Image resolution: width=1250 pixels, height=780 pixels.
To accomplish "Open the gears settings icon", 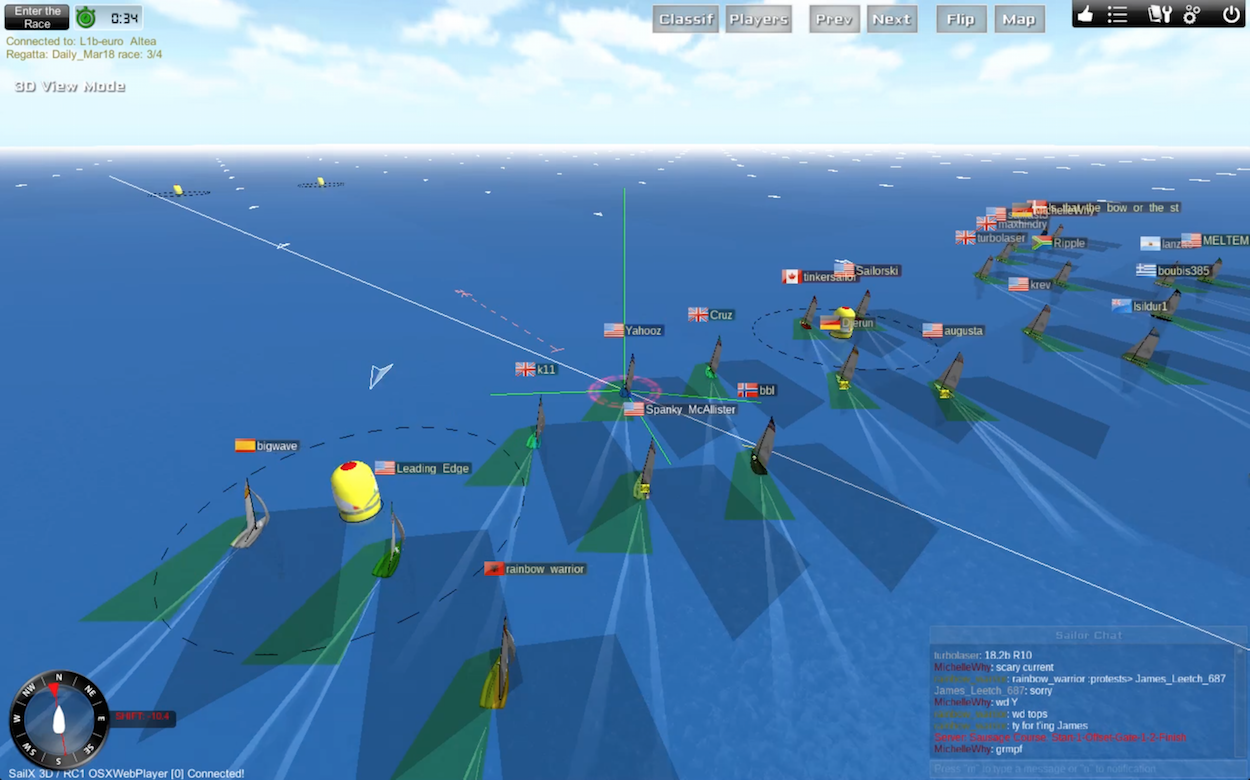I will (x=1192, y=14).
